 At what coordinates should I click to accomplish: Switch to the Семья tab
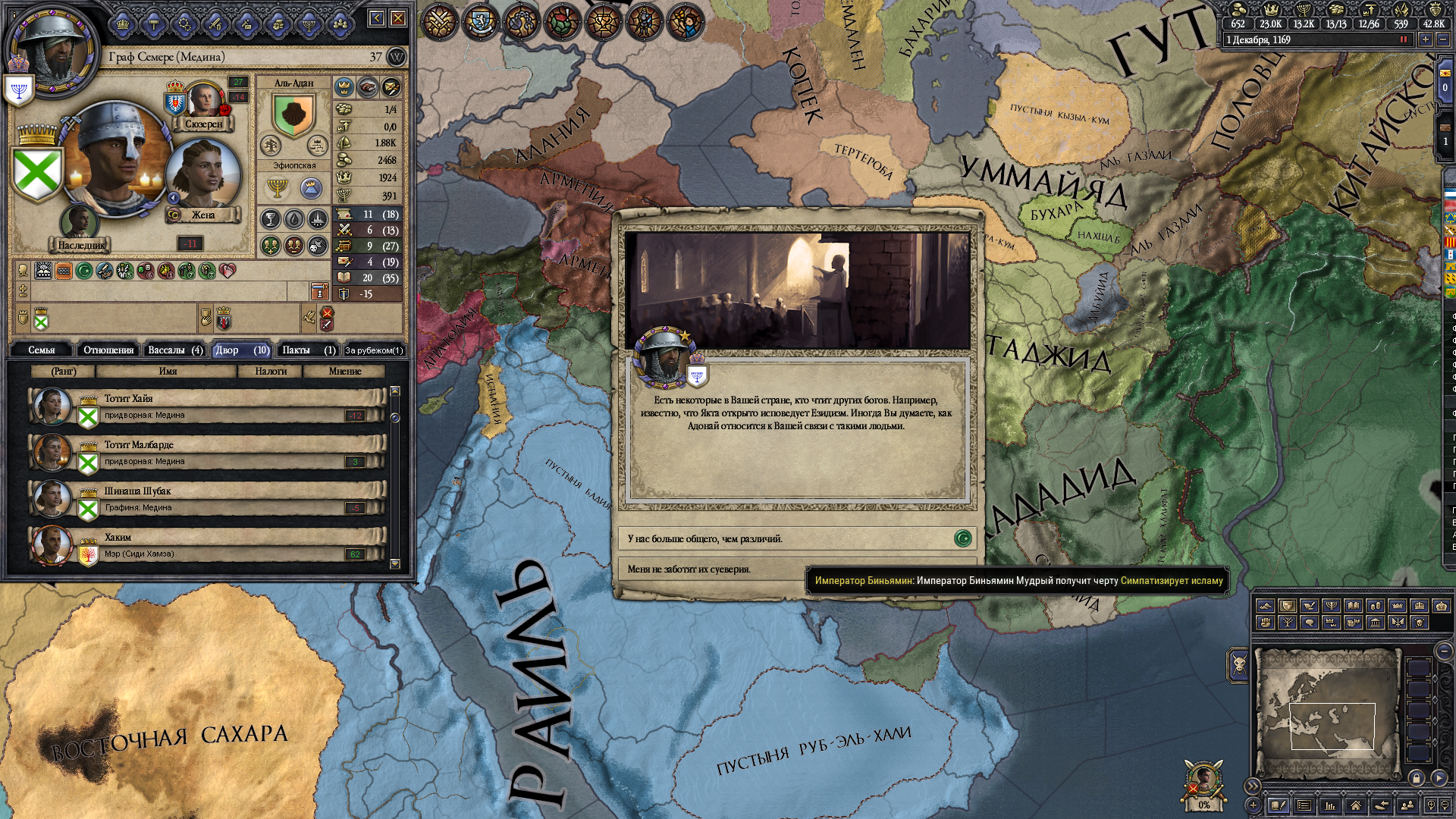[42, 350]
